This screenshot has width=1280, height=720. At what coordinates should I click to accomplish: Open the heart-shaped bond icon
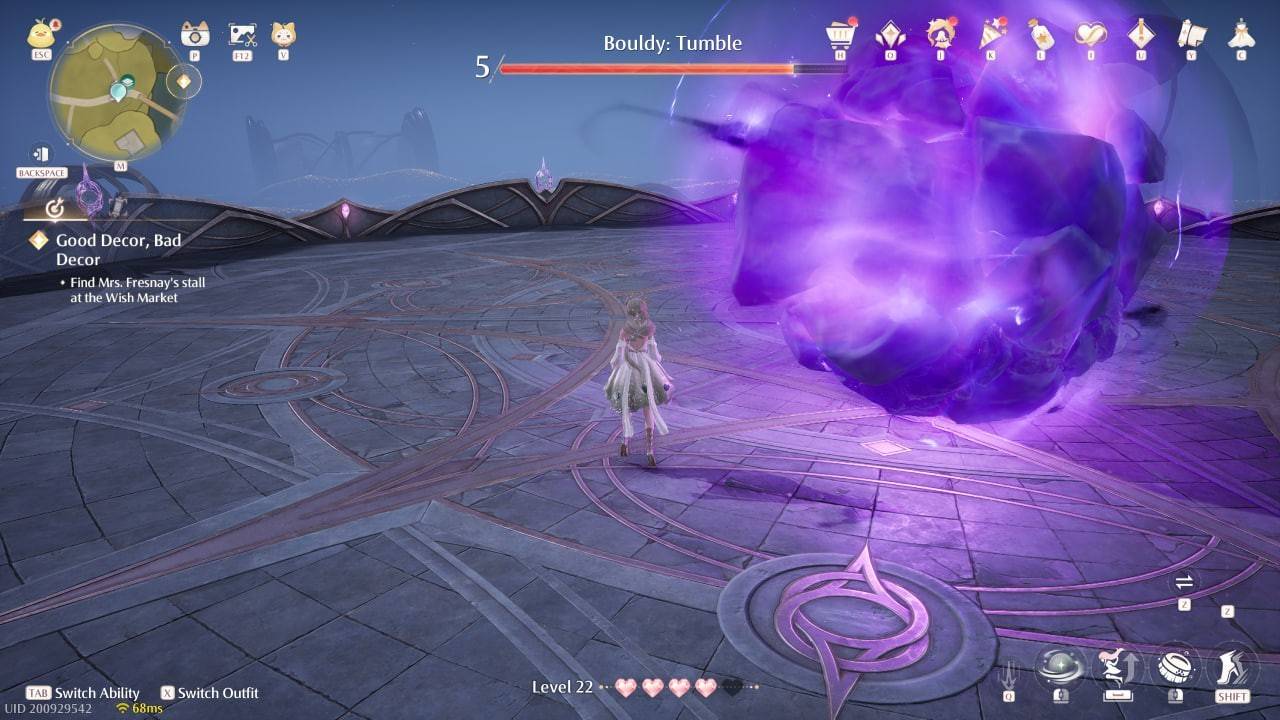pyautogui.click(x=1091, y=32)
